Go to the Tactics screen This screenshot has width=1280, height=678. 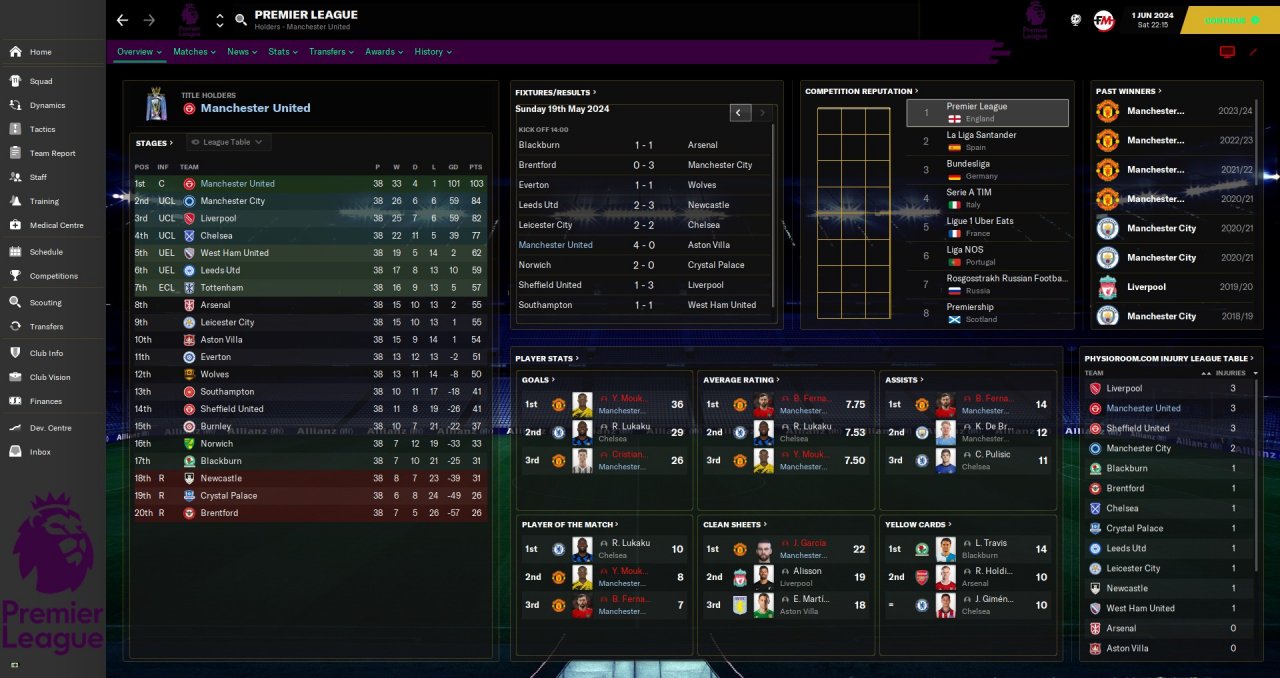[42, 129]
